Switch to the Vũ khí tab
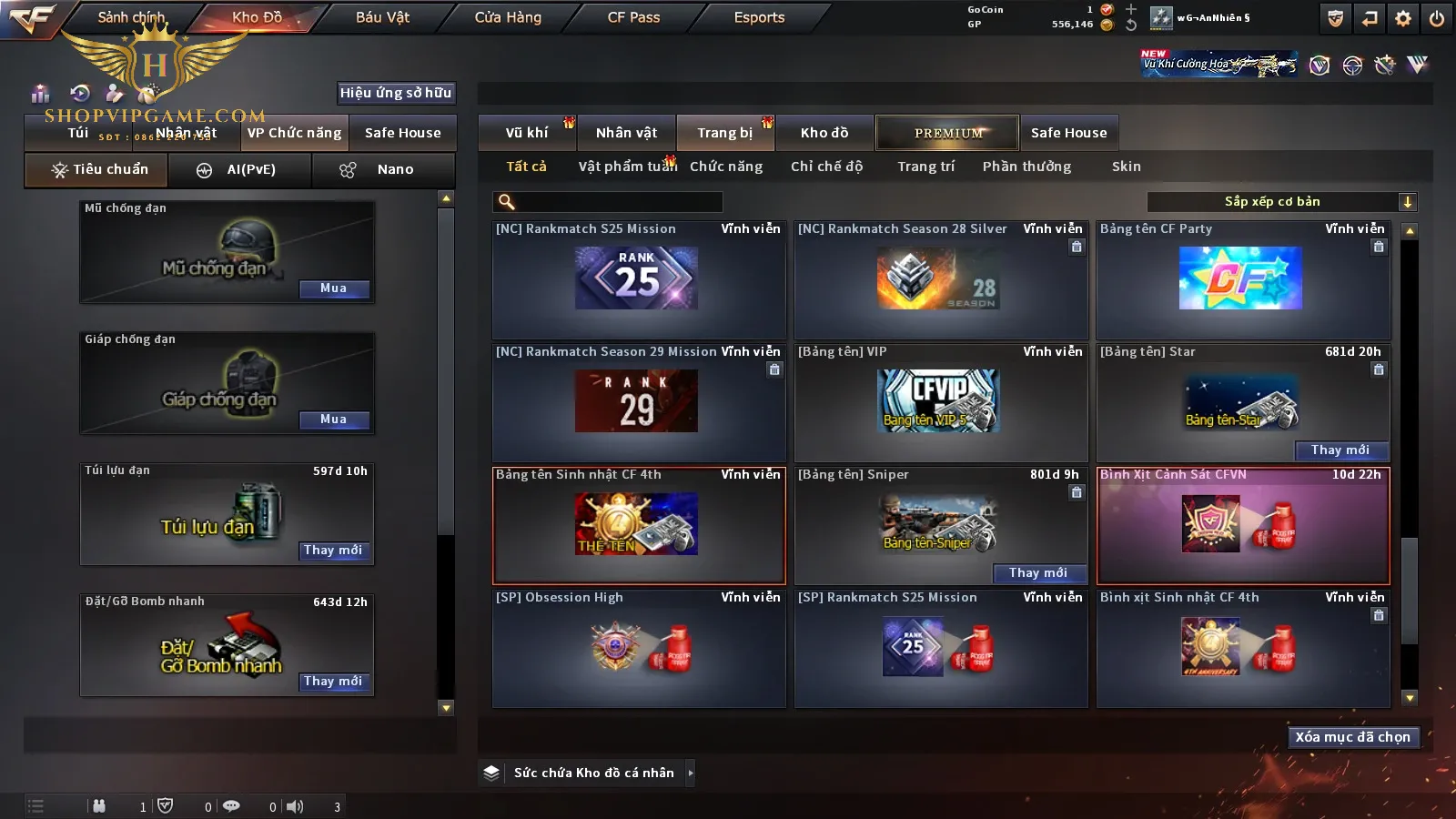This screenshot has width=1456, height=819. pyautogui.click(x=527, y=133)
